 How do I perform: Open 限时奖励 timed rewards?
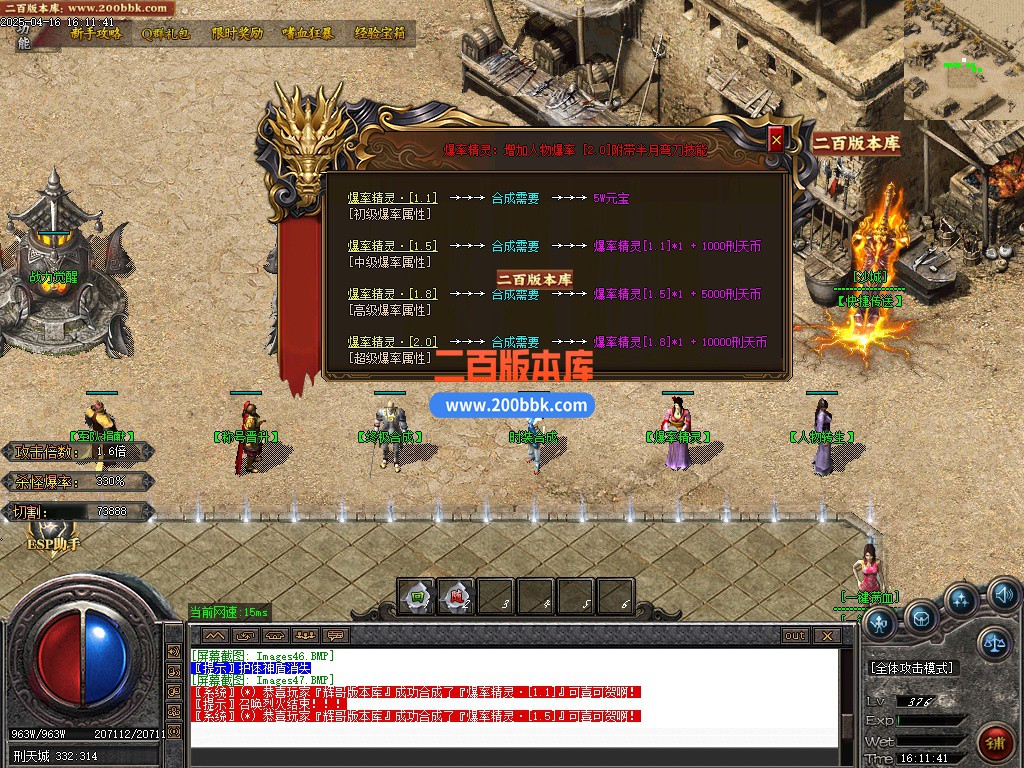point(237,33)
